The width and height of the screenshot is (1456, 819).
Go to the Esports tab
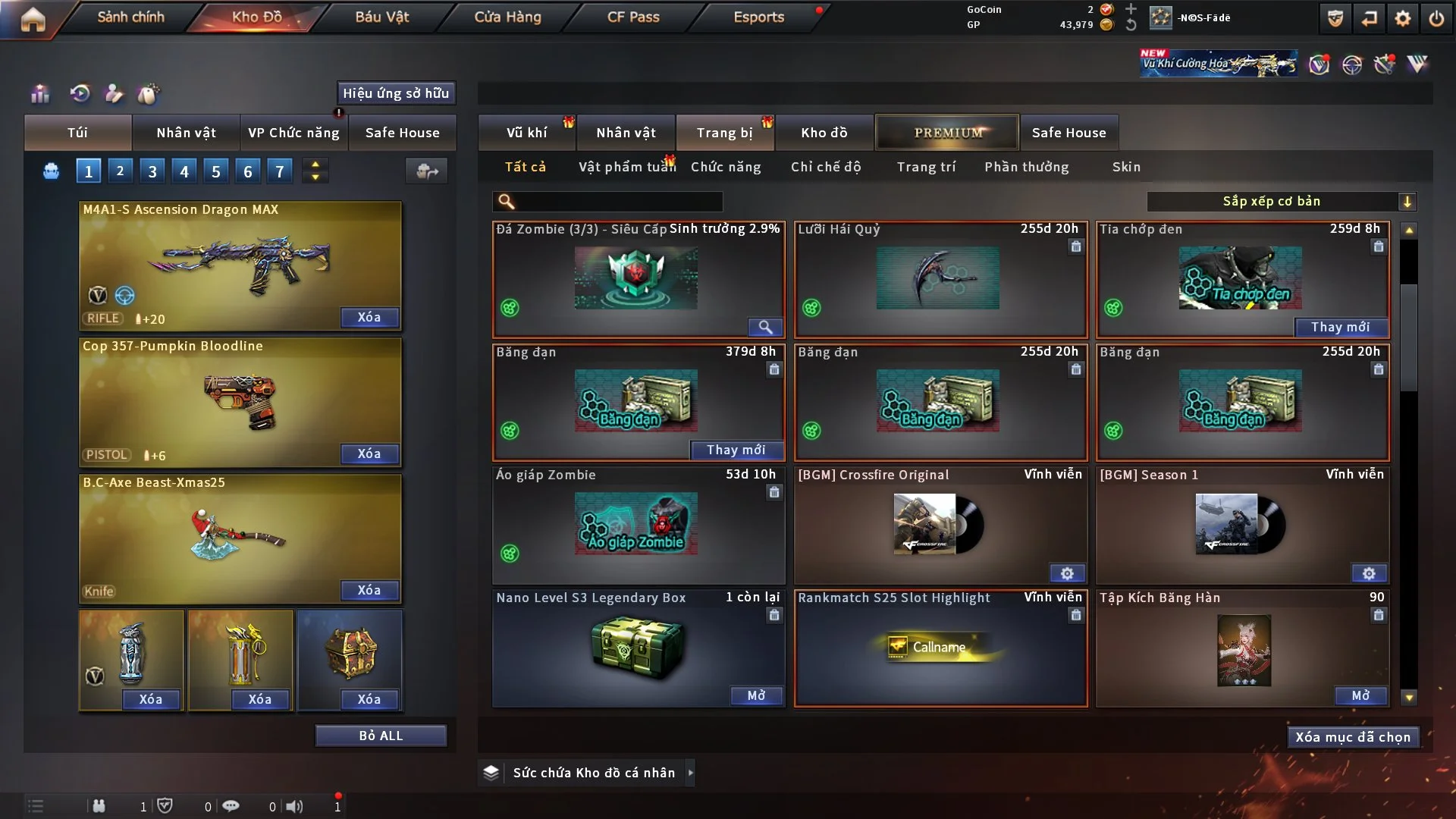(758, 17)
